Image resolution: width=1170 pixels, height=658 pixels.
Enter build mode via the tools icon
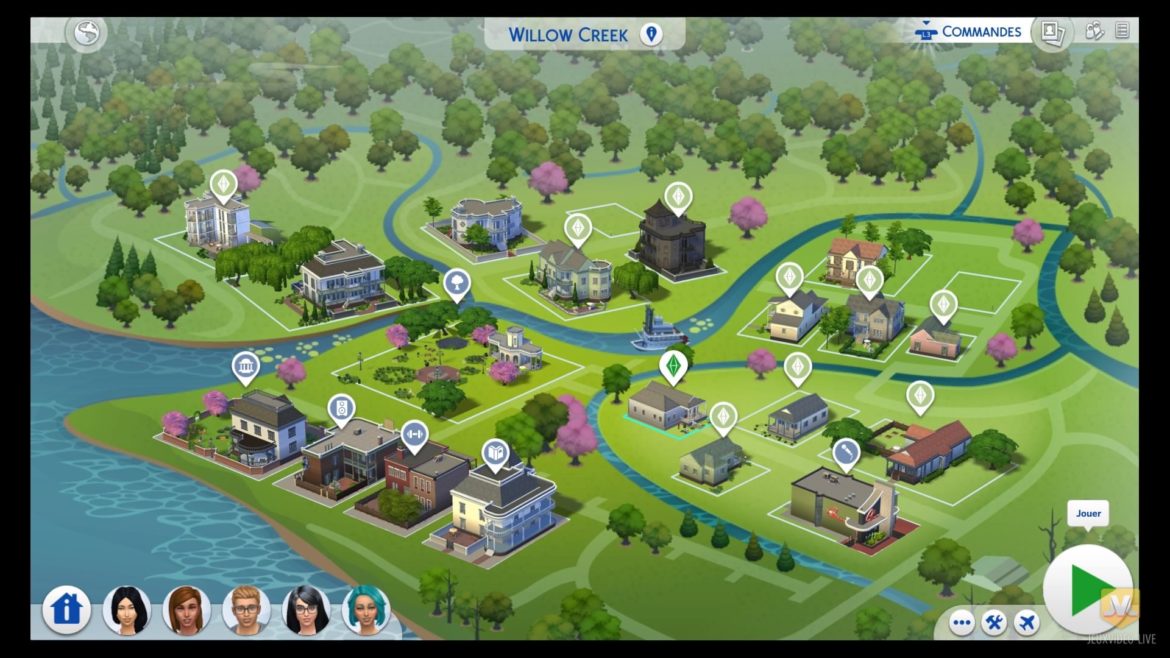point(994,623)
